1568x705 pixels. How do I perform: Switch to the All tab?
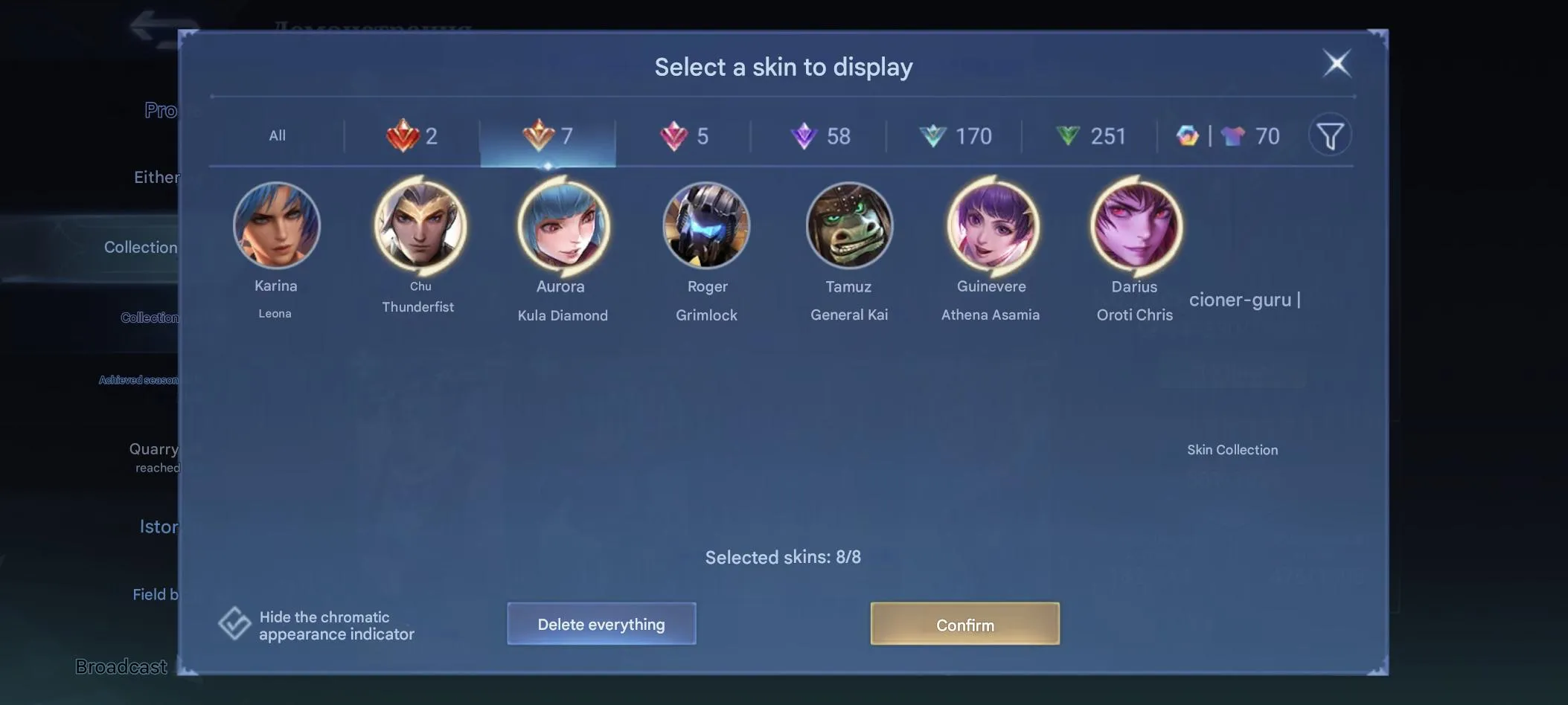click(277, 136)
